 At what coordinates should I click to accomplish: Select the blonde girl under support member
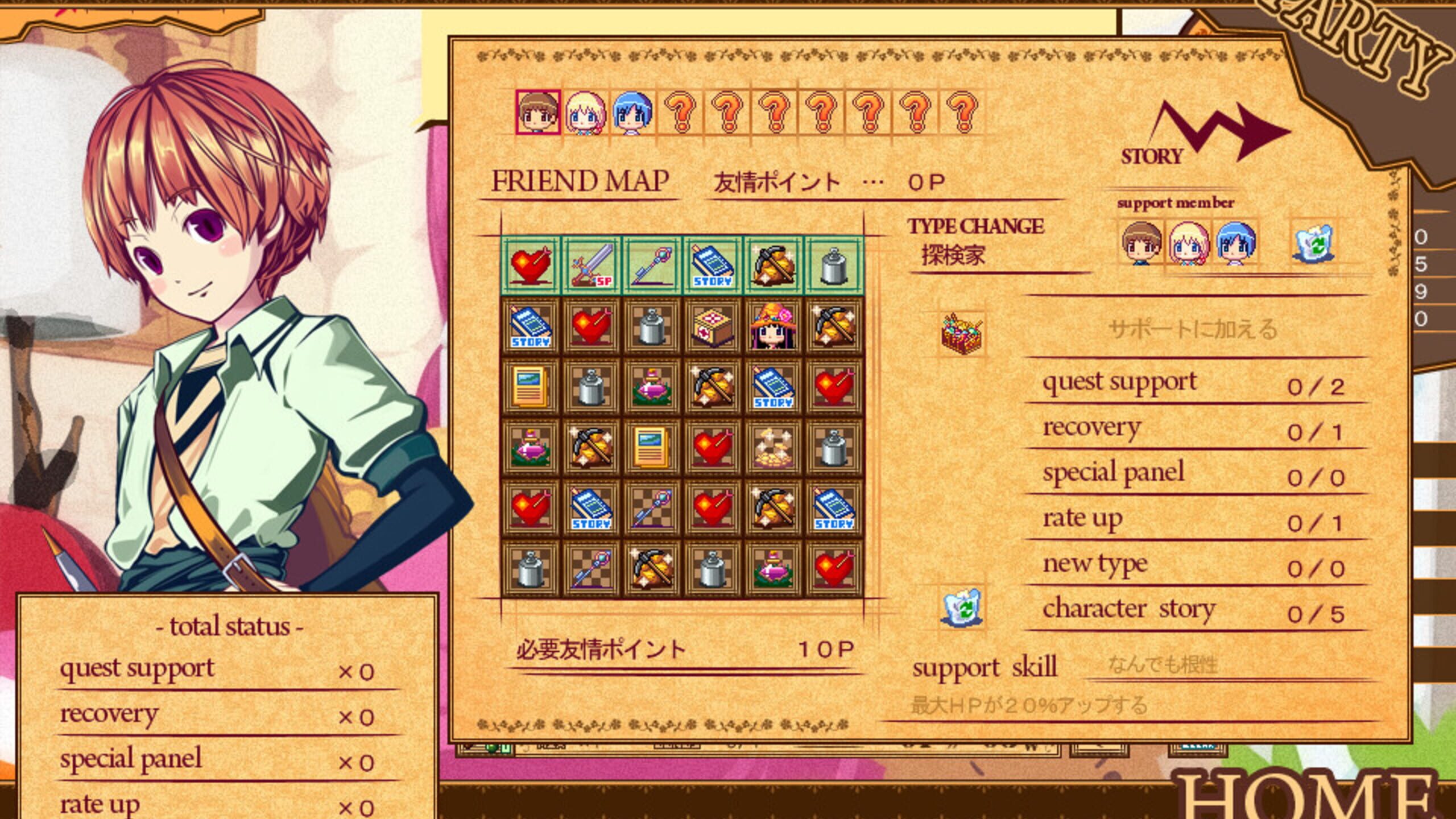1189,243
